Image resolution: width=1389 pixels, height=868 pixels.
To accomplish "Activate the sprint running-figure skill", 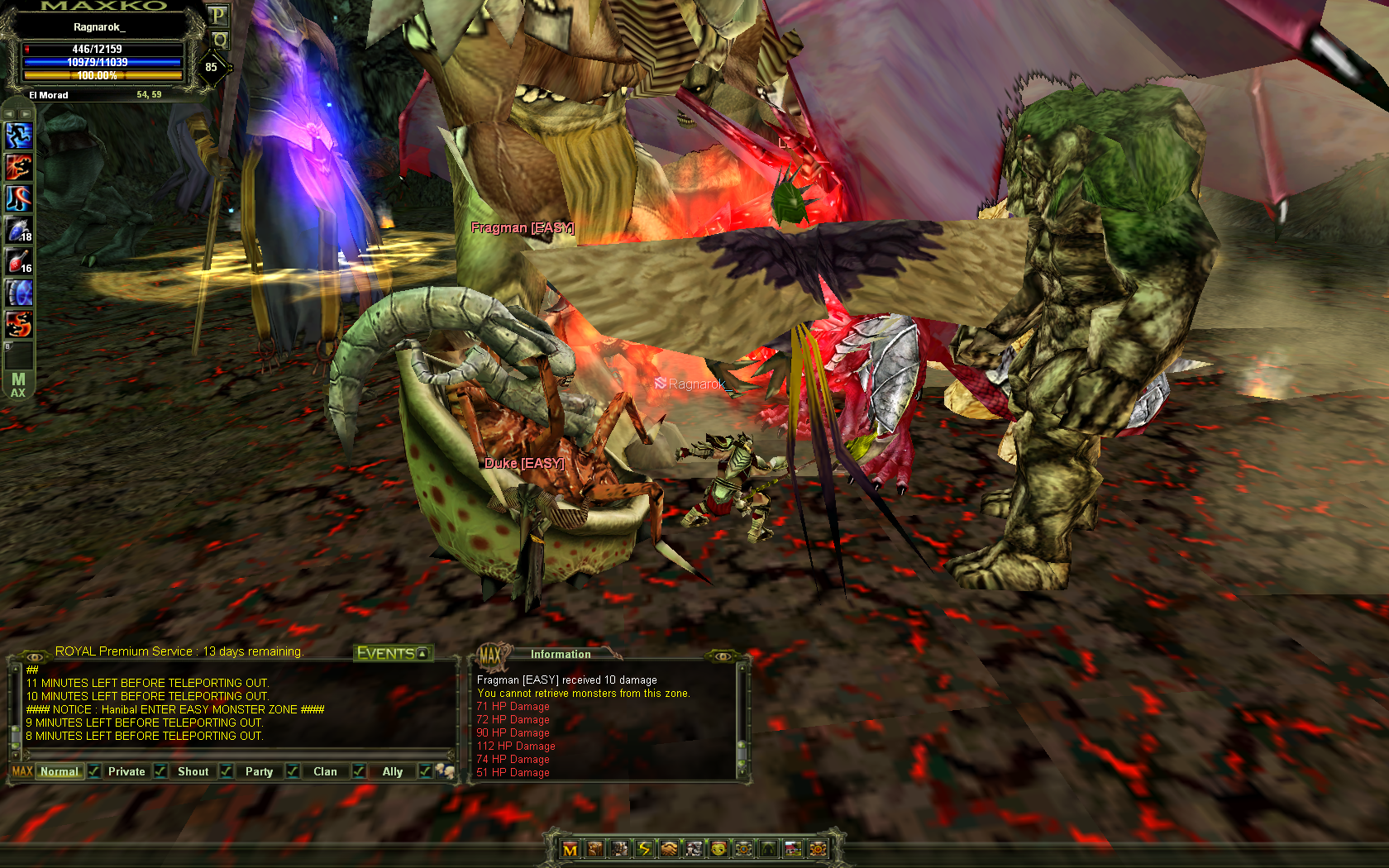I will pos(18,135).
